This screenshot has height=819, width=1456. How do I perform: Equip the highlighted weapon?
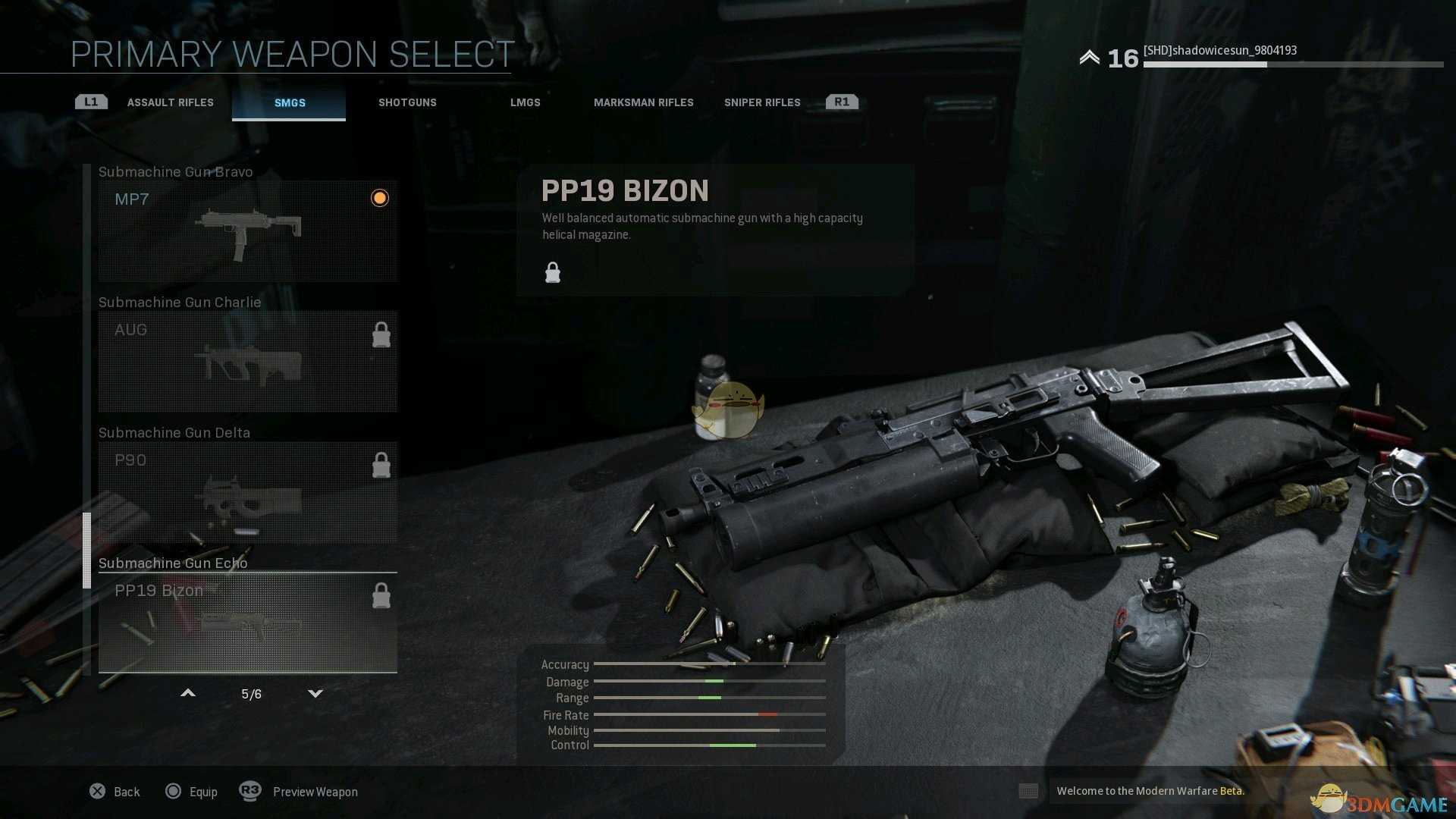(192, 792)
